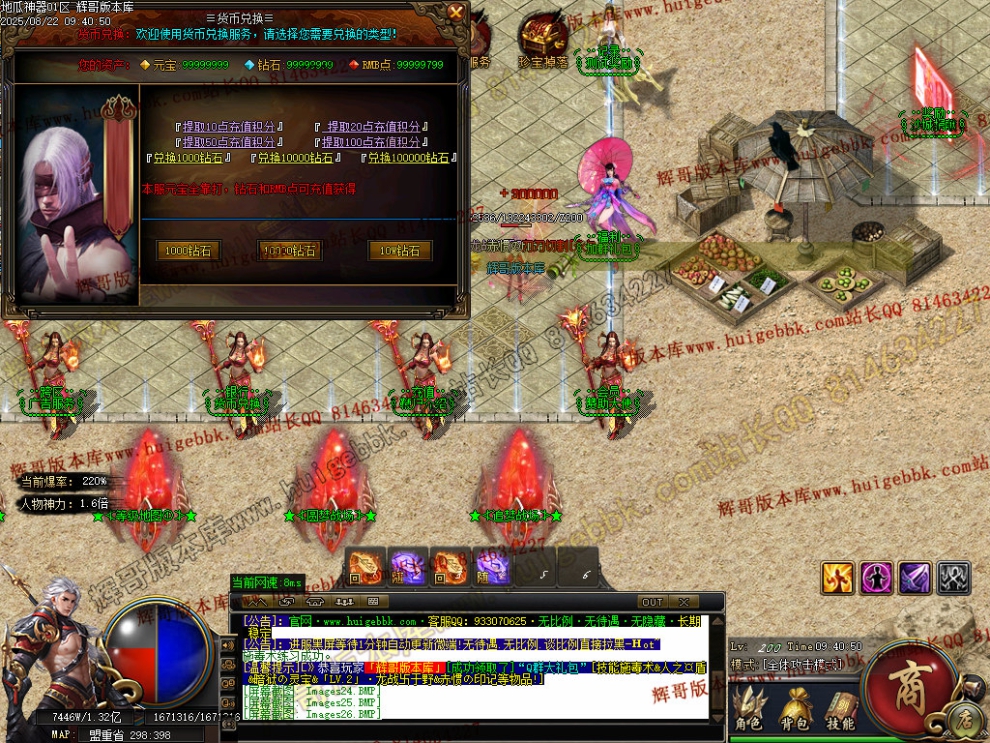
Task: Activate the magenta meditating figure skill icon
Action: click(x=876, y=577)
